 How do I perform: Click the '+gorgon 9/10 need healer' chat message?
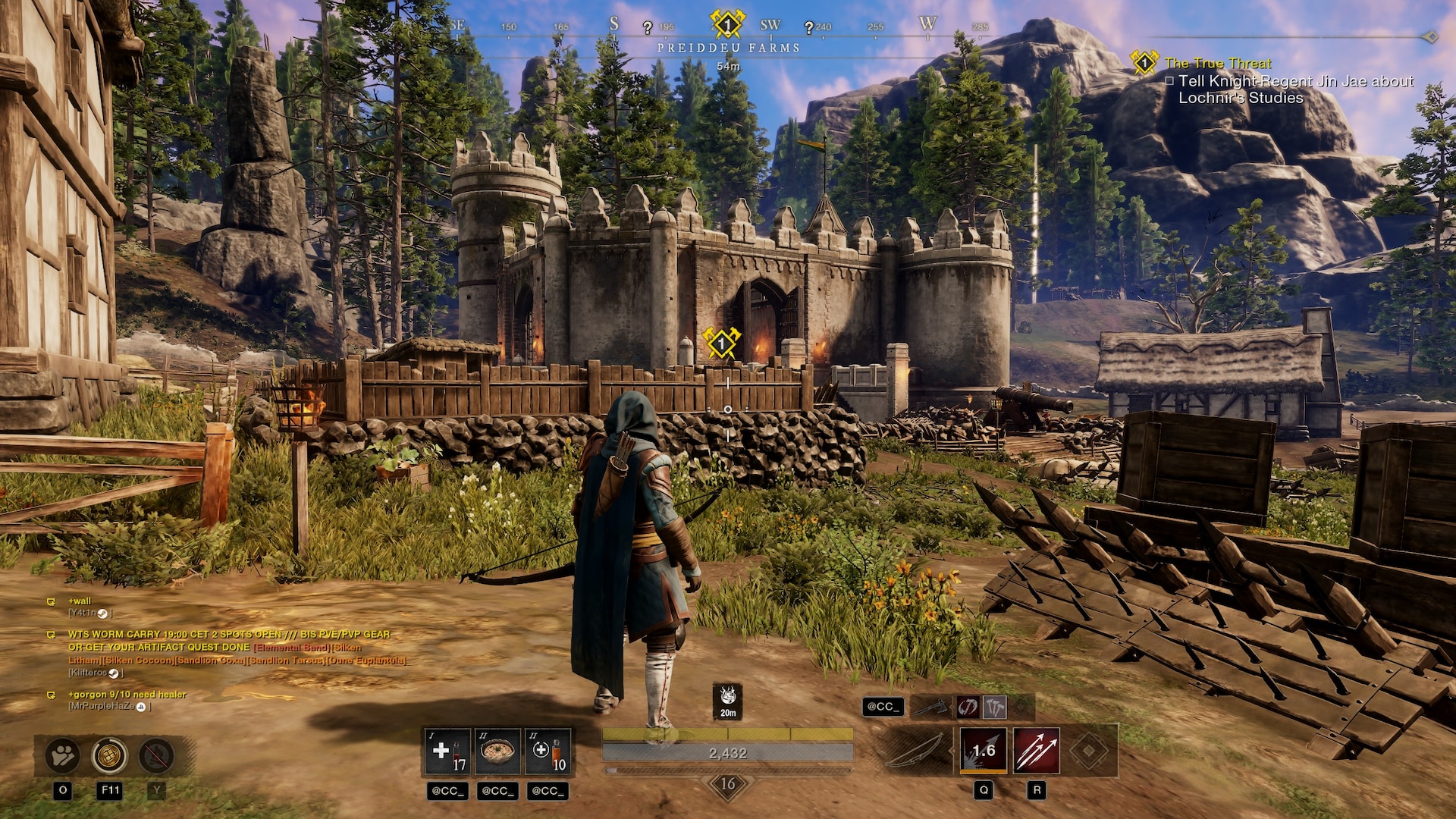click(127, 694)
